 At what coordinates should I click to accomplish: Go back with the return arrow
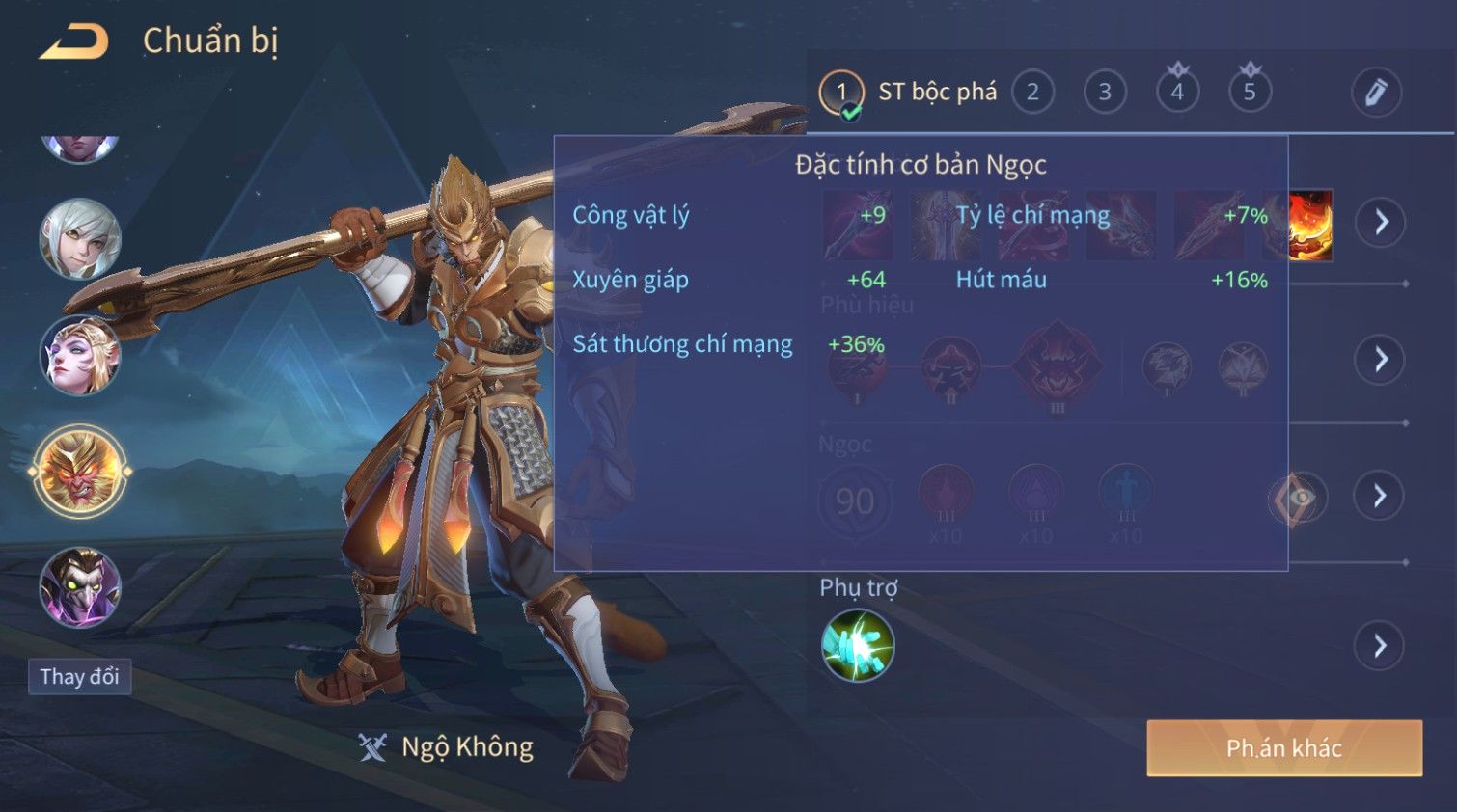point(73,42)
